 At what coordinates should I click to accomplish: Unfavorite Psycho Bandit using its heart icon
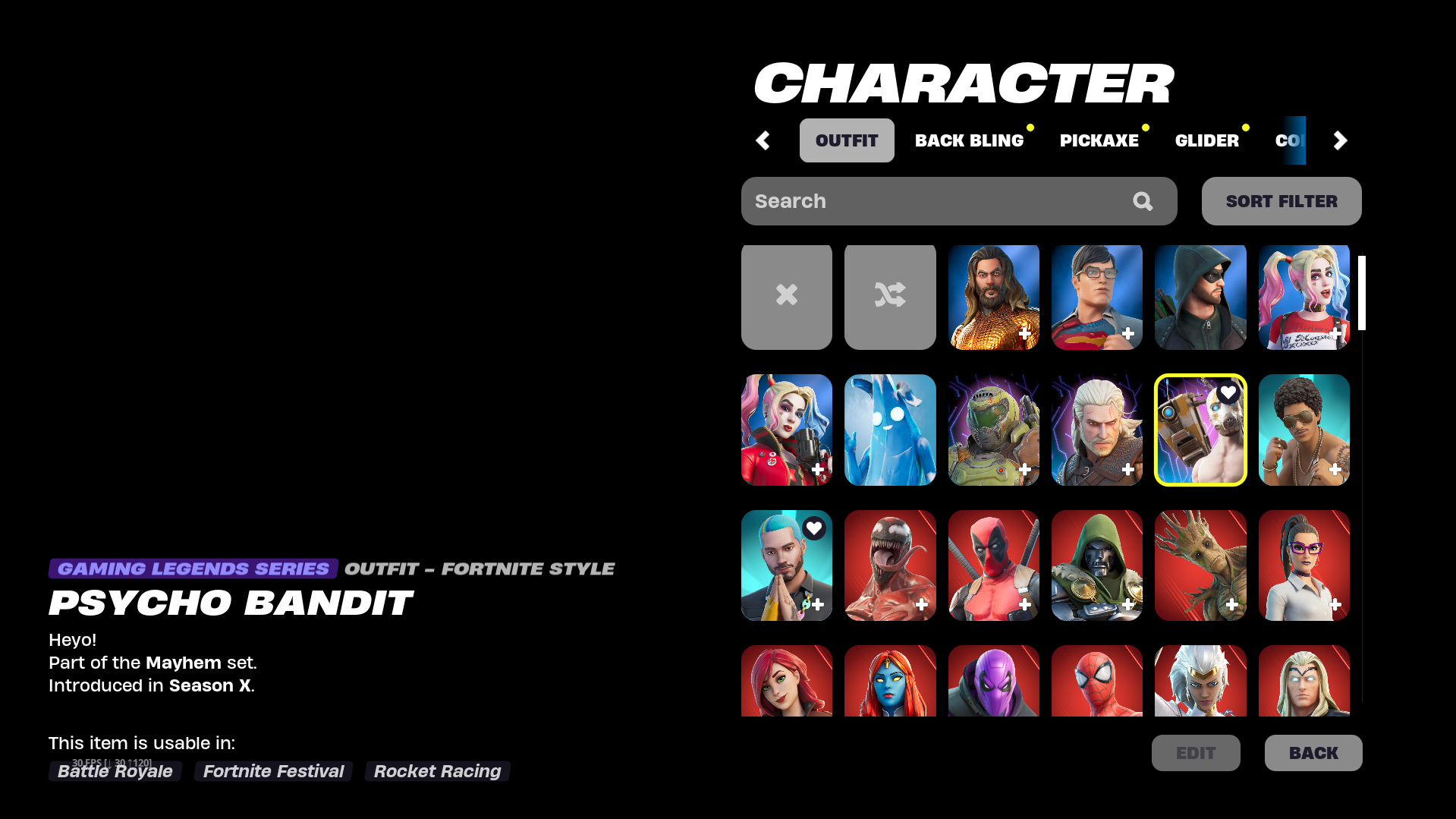1228,393
